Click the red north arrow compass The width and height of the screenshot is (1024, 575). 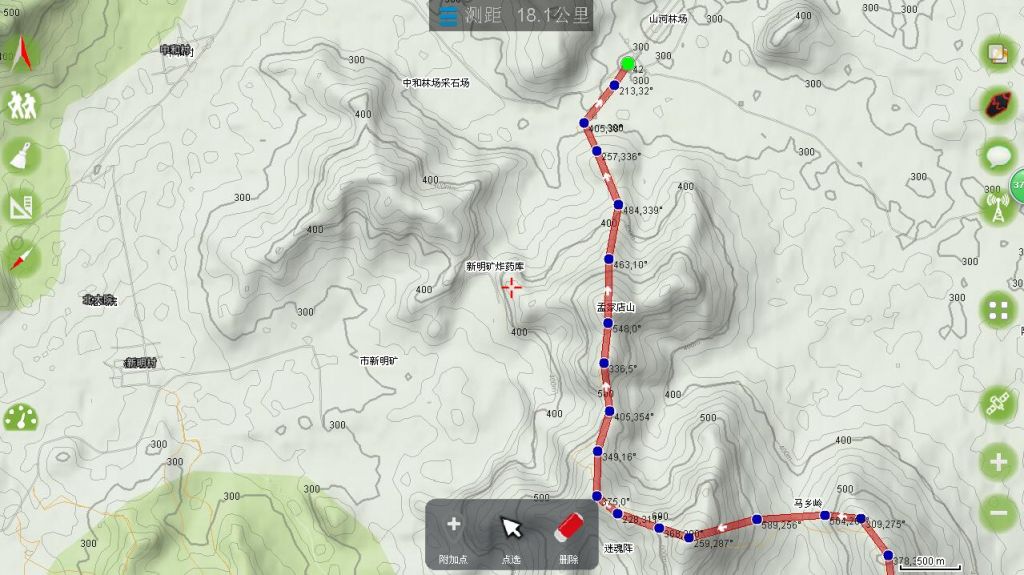click(20, 51)
